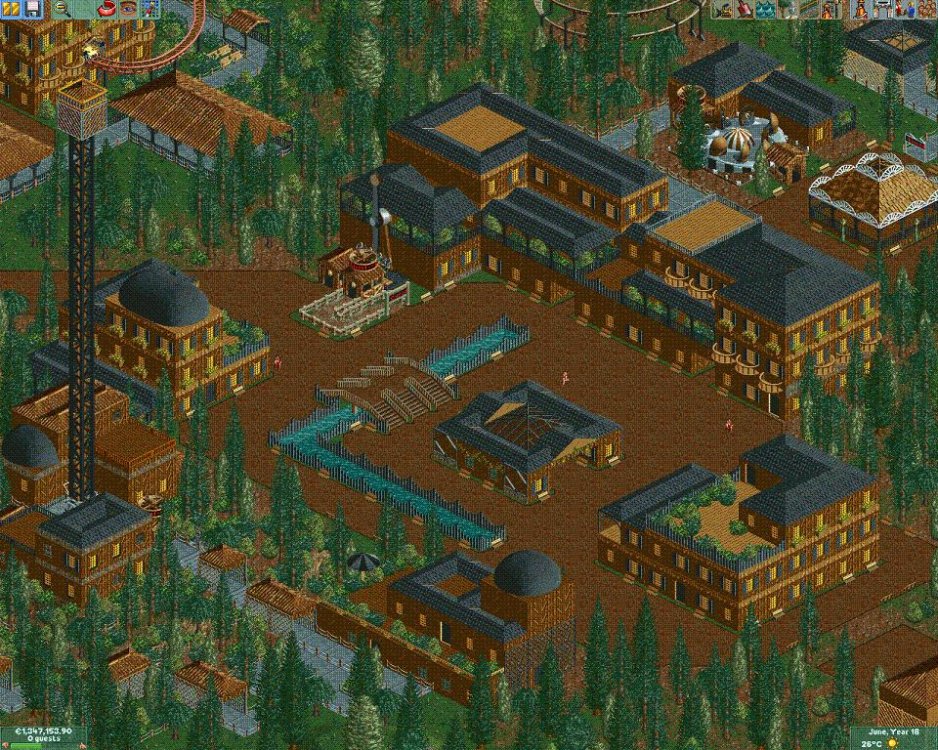
Task: Open the eye view options menu
Action: [128, 9]
